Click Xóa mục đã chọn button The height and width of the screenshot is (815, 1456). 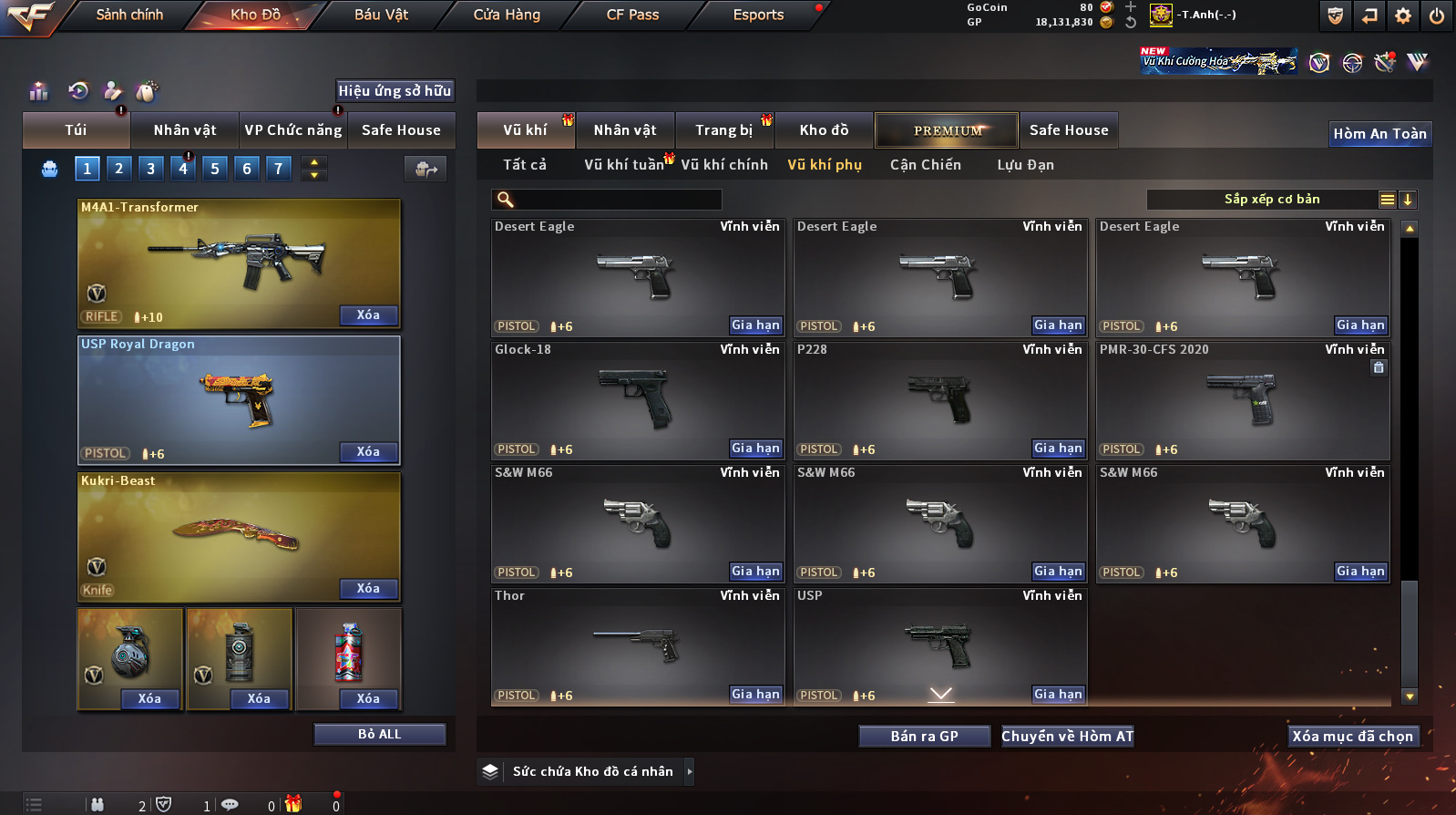pos(1352,737)
